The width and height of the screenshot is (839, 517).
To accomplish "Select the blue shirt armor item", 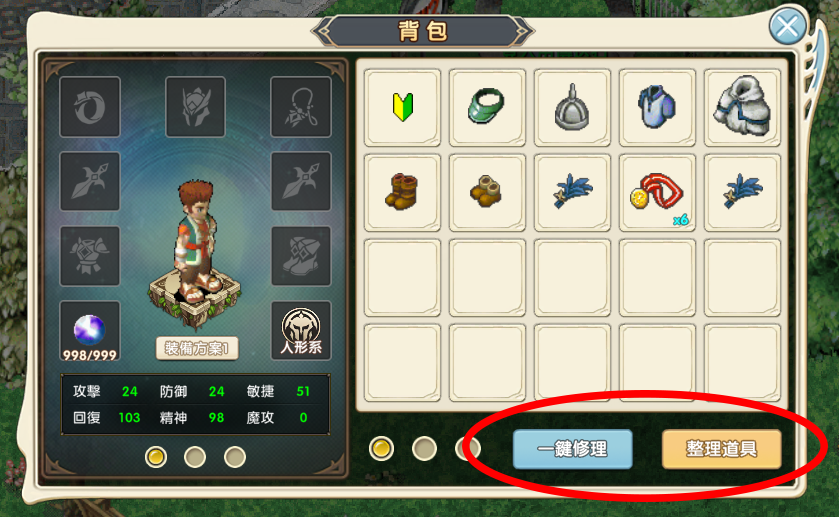I will pyautogui.click(x=657, y=107).
